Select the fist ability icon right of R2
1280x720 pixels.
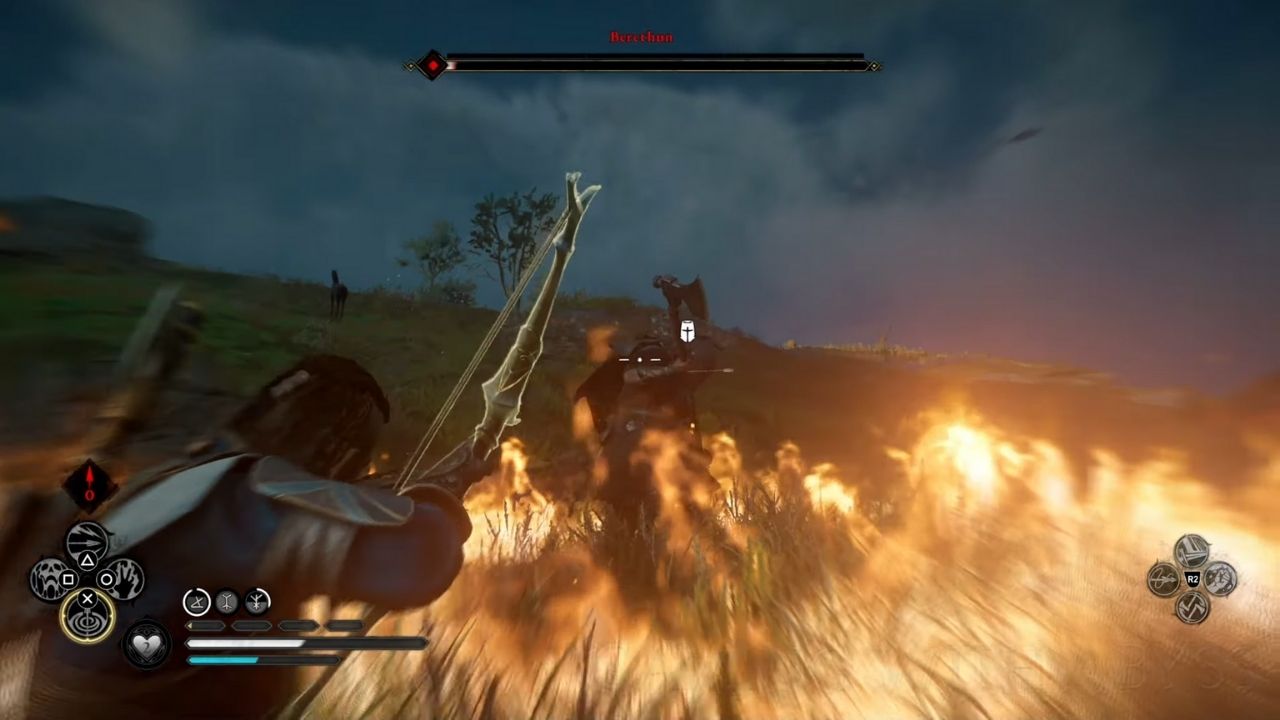pos(1221,578)
